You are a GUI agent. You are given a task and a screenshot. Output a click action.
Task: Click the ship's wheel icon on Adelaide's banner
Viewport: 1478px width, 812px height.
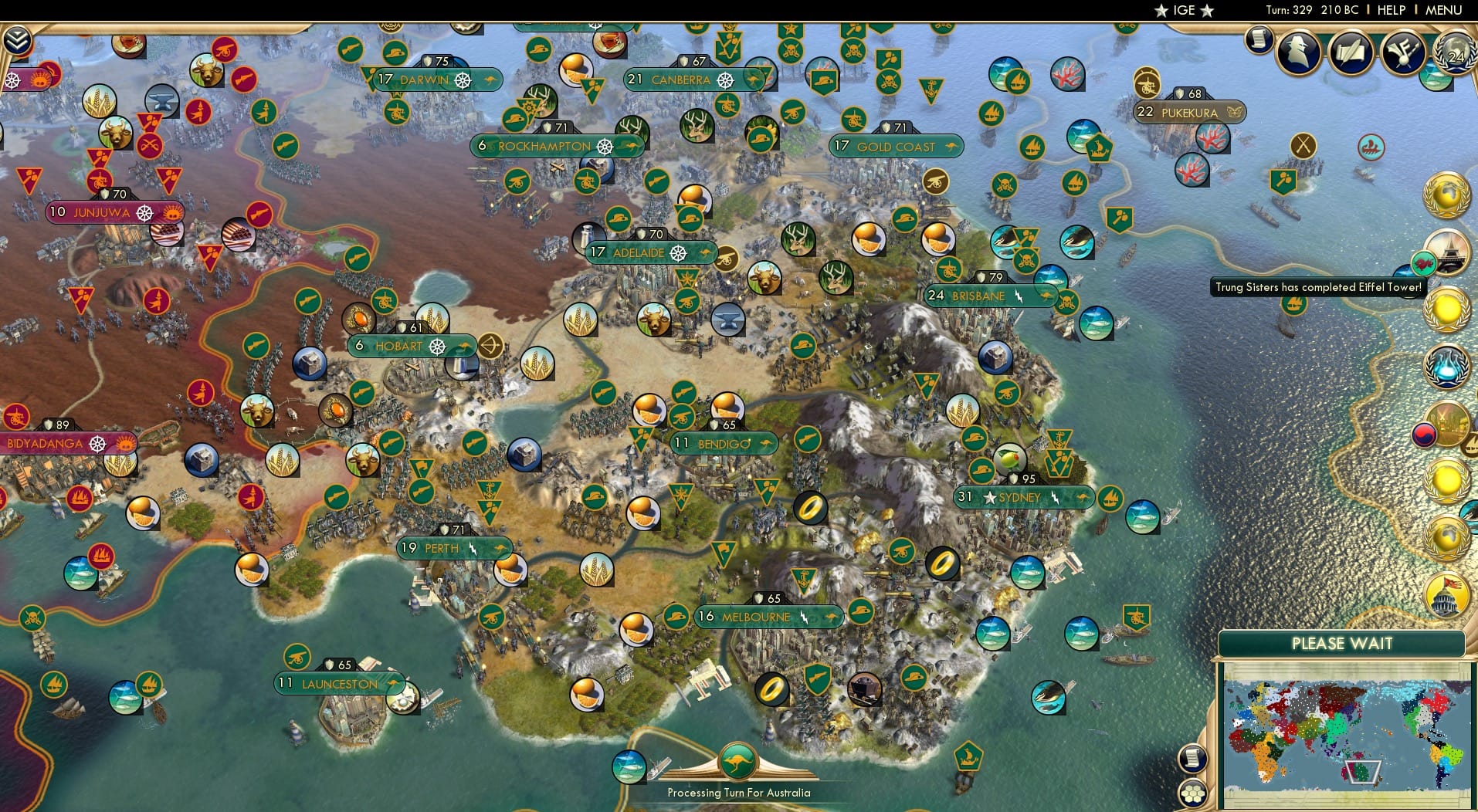(x=678, y=252)
